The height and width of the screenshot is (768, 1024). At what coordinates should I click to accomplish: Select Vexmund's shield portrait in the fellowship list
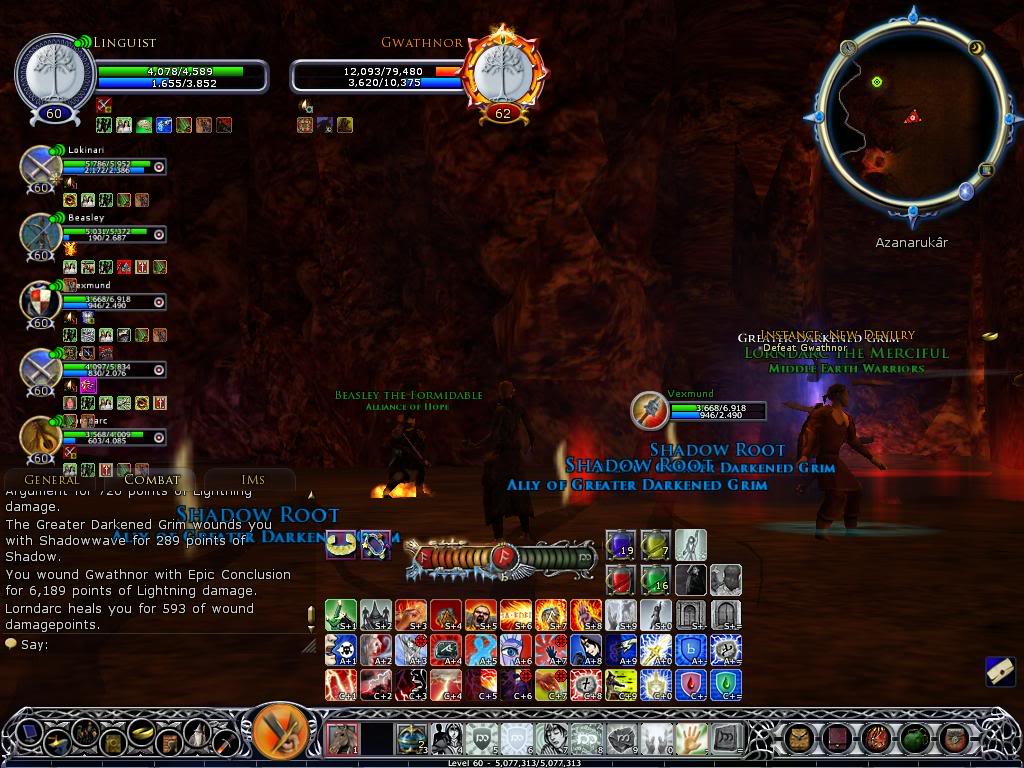click(41, 301)
